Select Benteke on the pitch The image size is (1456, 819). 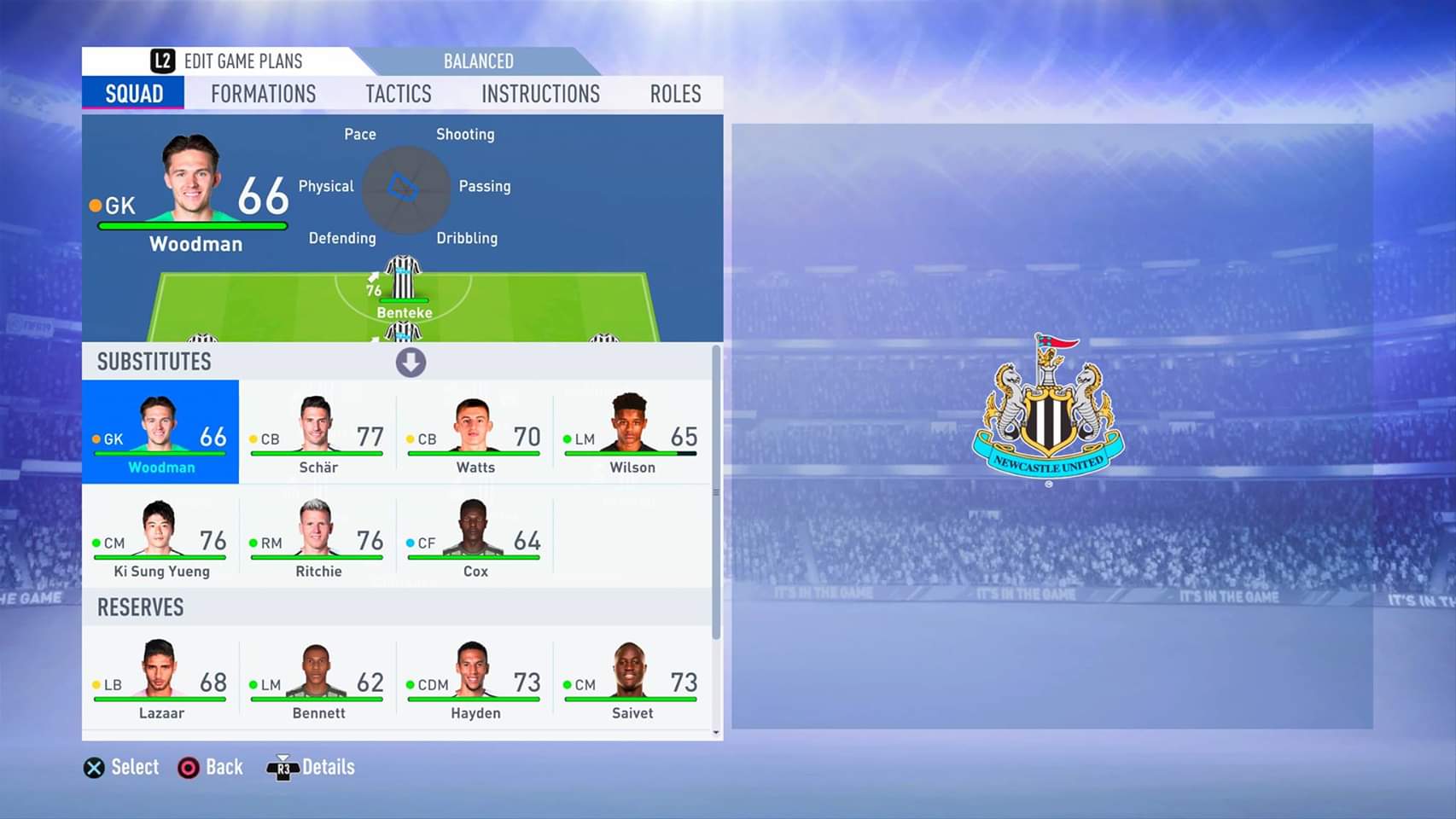point(404,287)
